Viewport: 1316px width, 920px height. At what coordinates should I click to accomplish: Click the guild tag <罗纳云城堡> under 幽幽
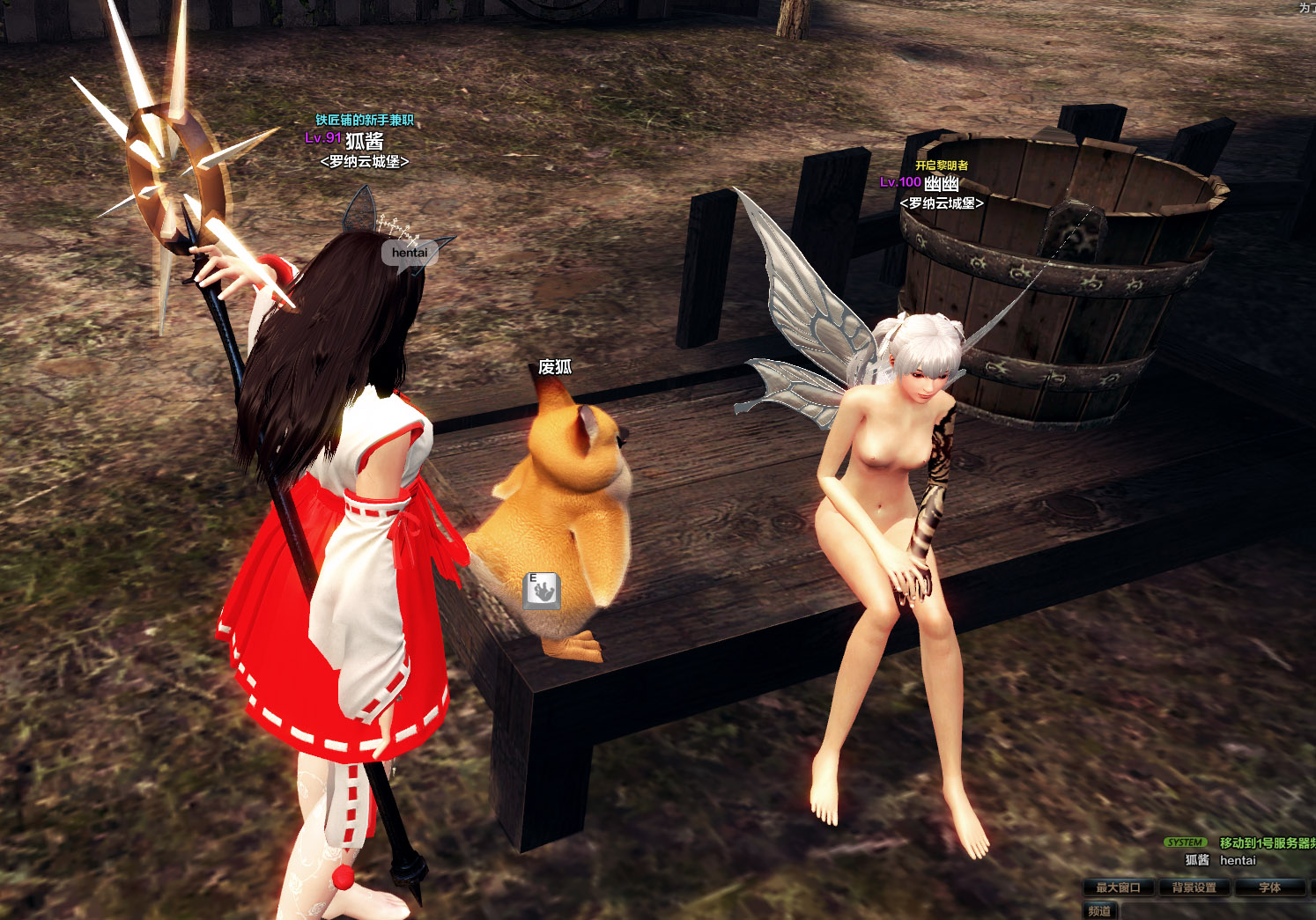coord(943,201)
